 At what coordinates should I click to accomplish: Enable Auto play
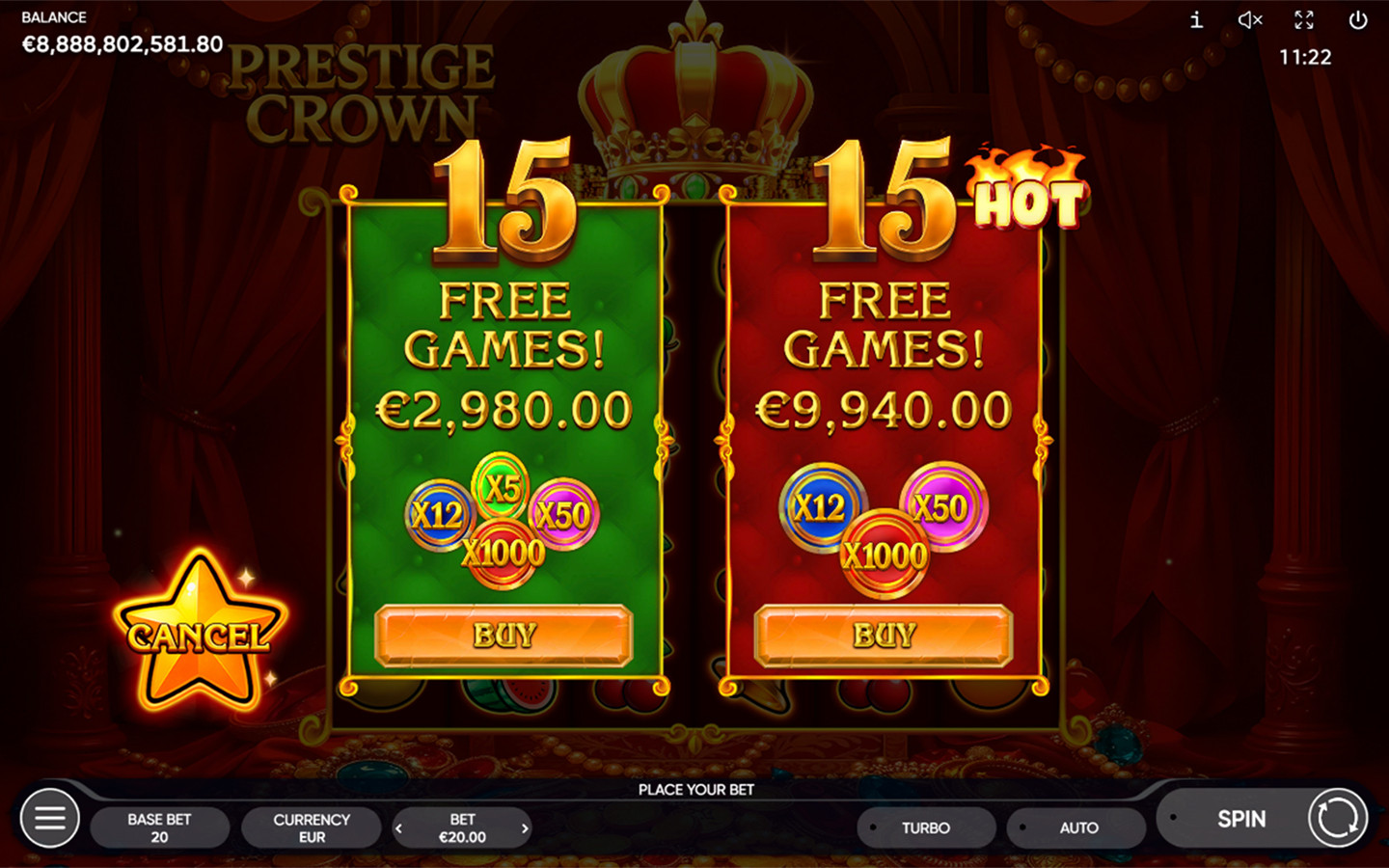pos(1076,827)
